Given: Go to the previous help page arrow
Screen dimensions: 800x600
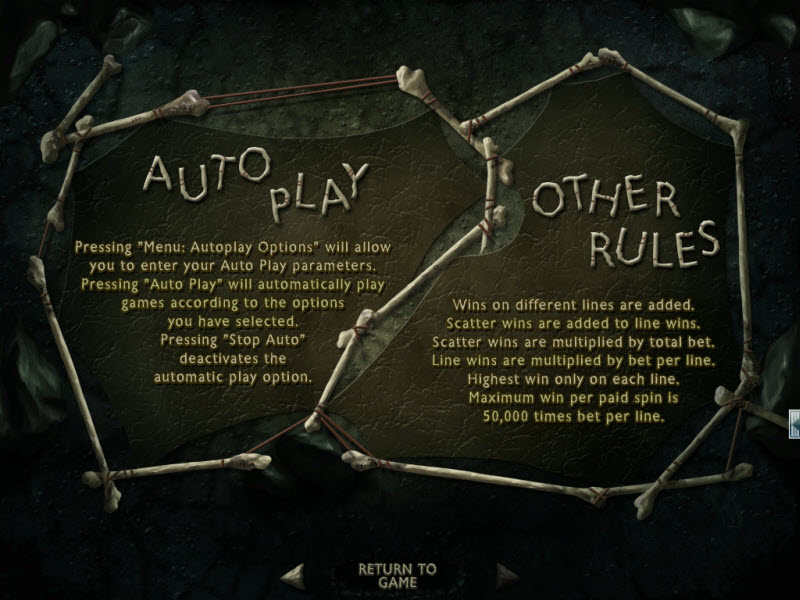Looking at the screenshot, I should click(x=293, y=574).
